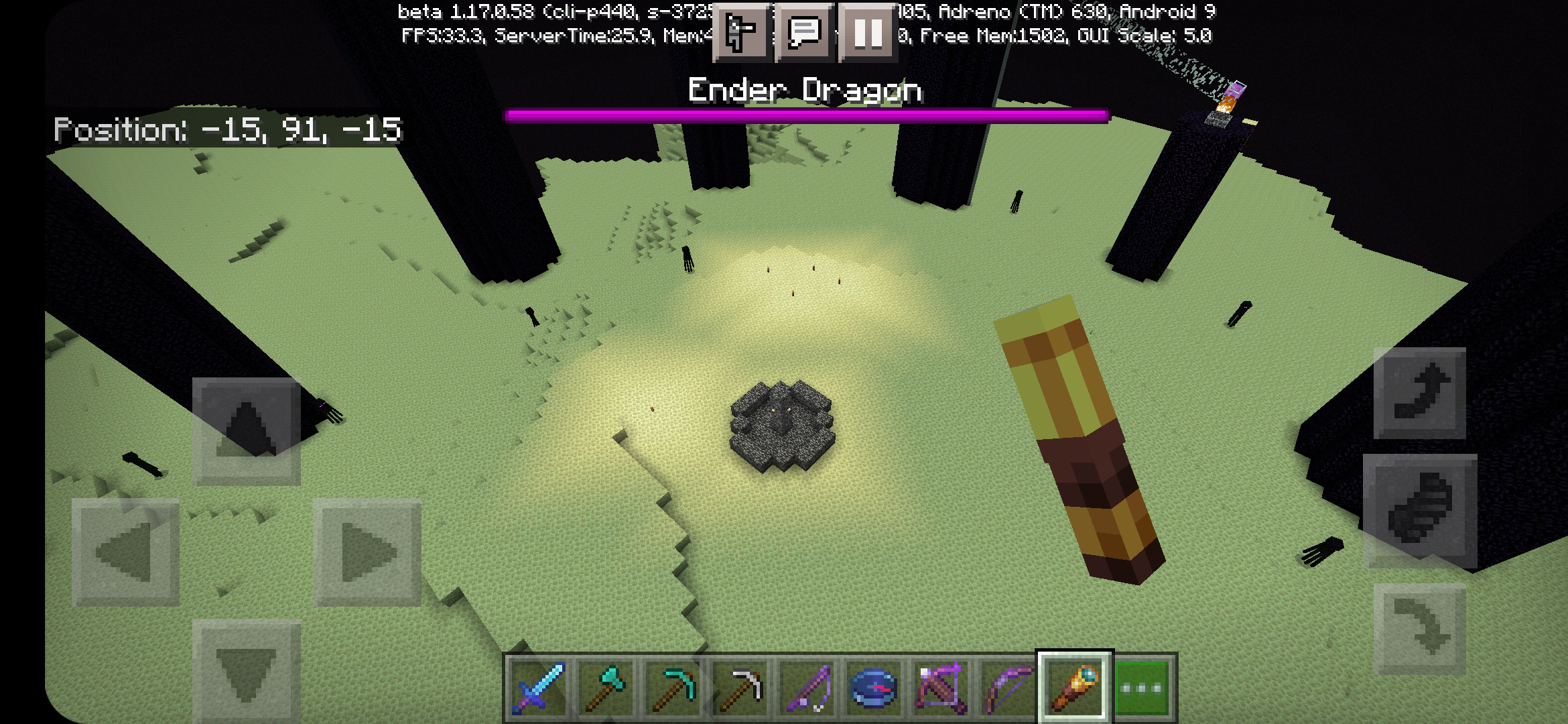Open inventory with the three-dots button
1568x724 pixels.
click(1142, 688)
